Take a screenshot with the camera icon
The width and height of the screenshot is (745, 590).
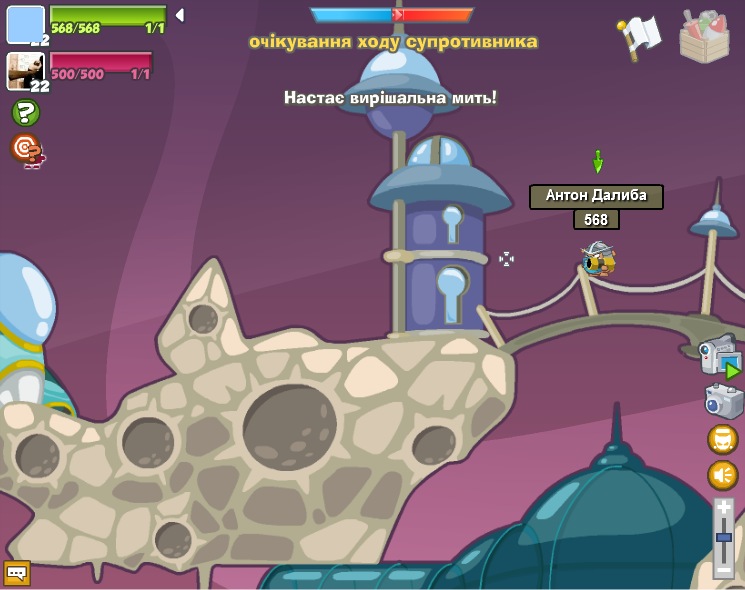[723, 401]
